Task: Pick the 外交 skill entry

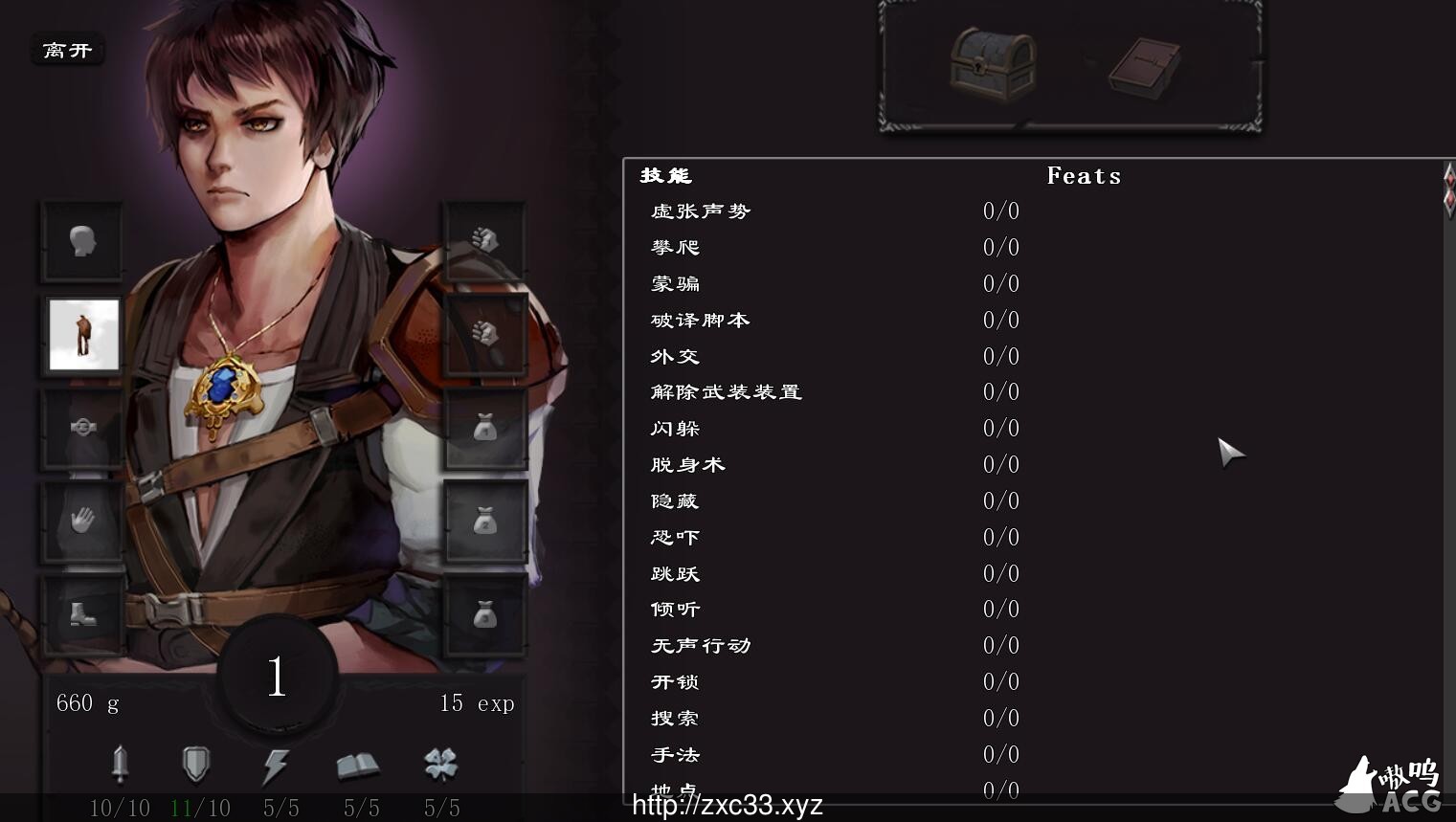Action: coord(676,357)
